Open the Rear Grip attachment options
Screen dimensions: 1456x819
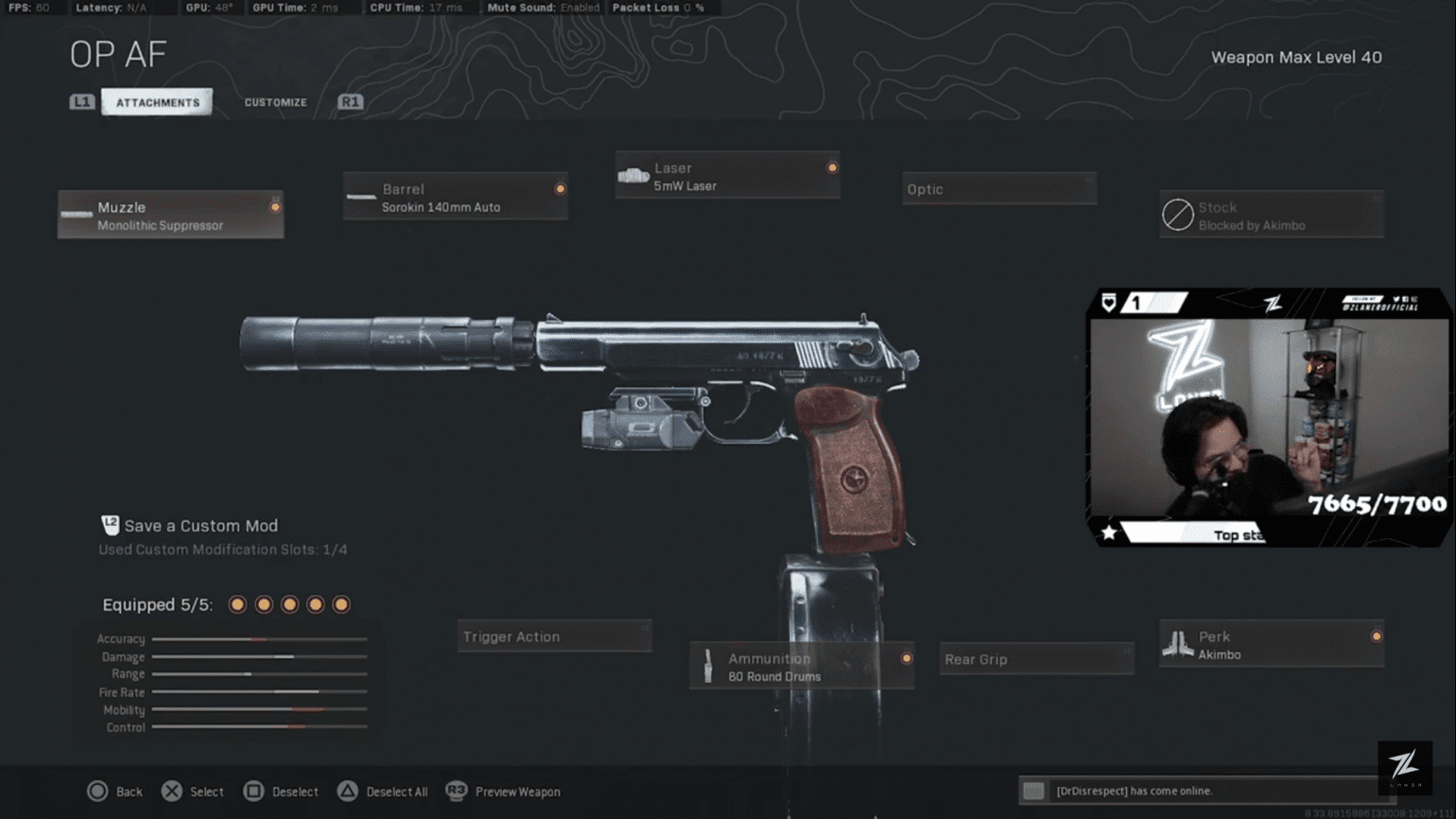pyautogui.click(x=1035, y=659)
